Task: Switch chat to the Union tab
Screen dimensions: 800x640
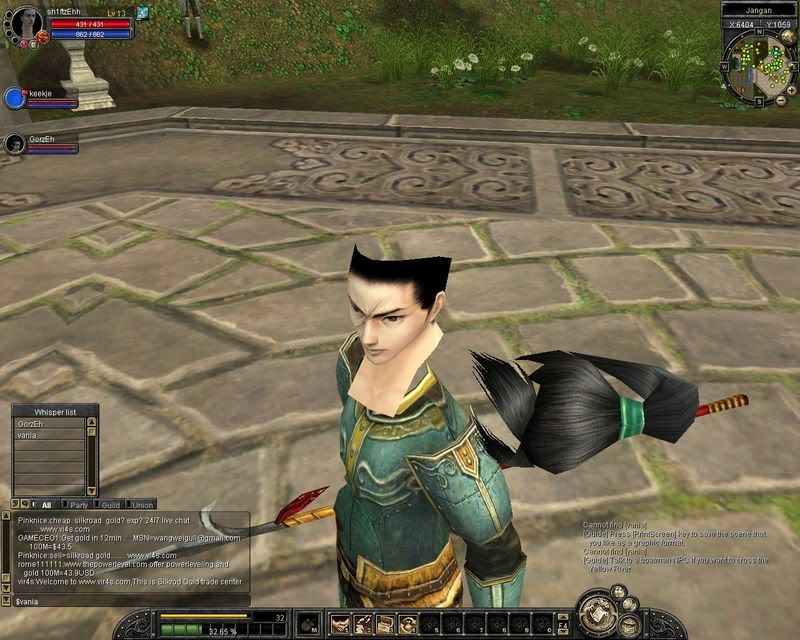Action: pyautogui.click(x=142, y=505)
